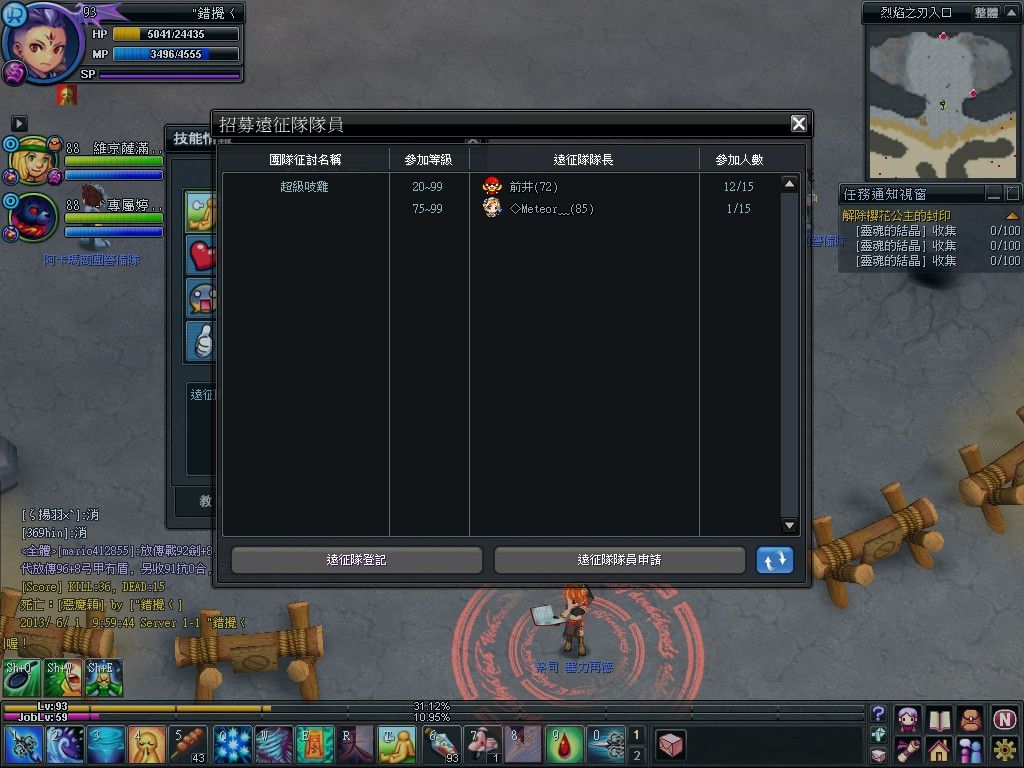Open the 整體 overall map view

click(986, 13)
